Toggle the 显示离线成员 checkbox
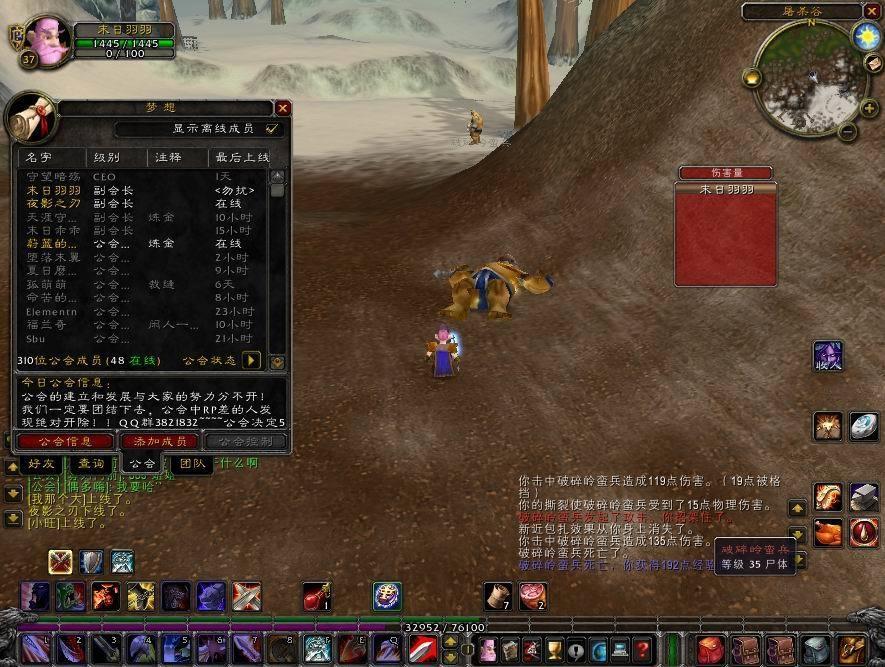 [271, 129]
